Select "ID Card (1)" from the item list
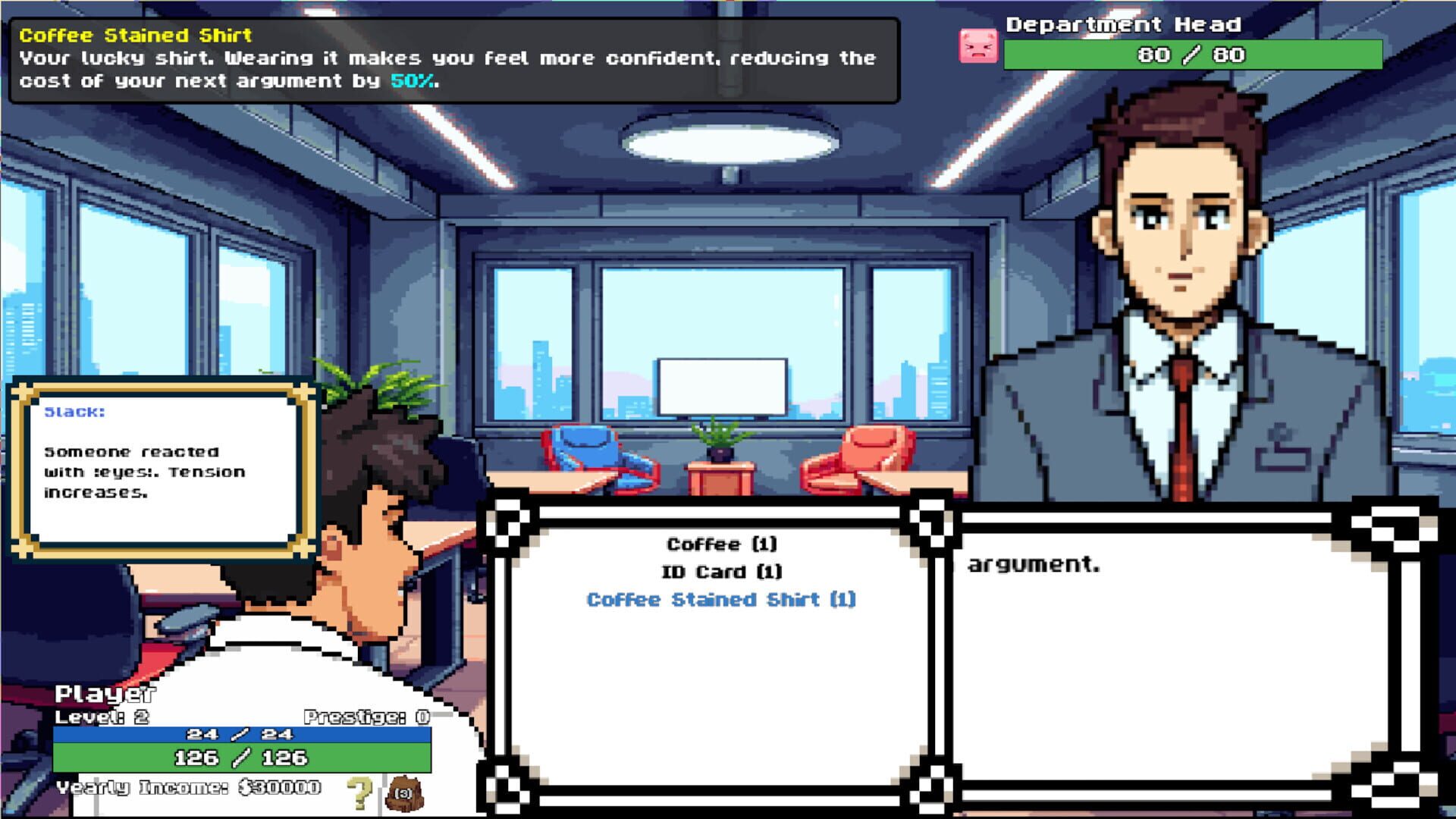Image resolution: width=1456 pixels, height=819 pixels. coord(723,571)
